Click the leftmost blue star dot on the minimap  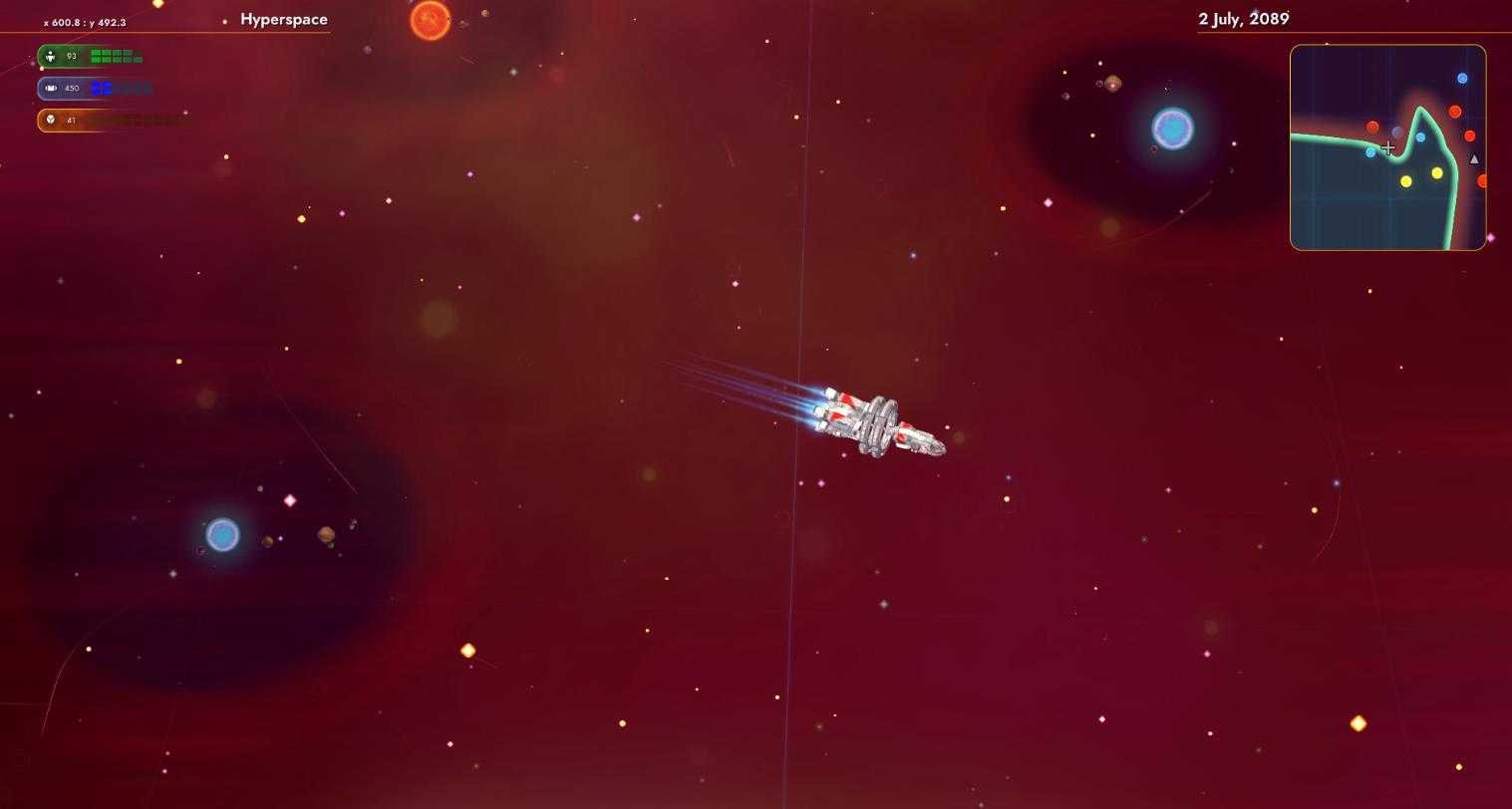point(1370,152)
